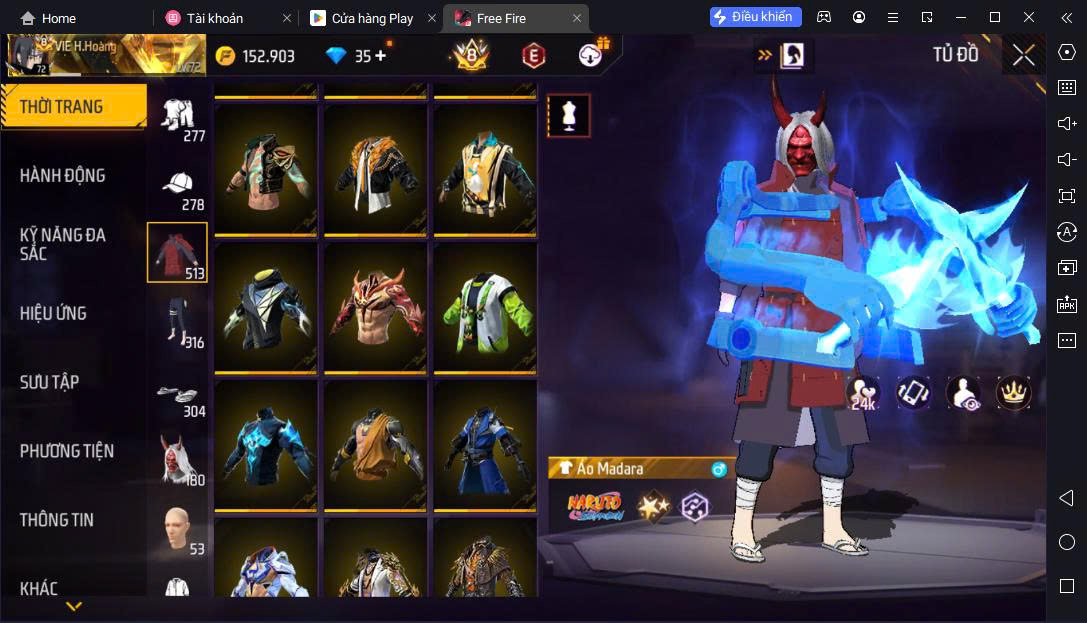Open the Hiệu Ứng tab

[x=53, y=313]
